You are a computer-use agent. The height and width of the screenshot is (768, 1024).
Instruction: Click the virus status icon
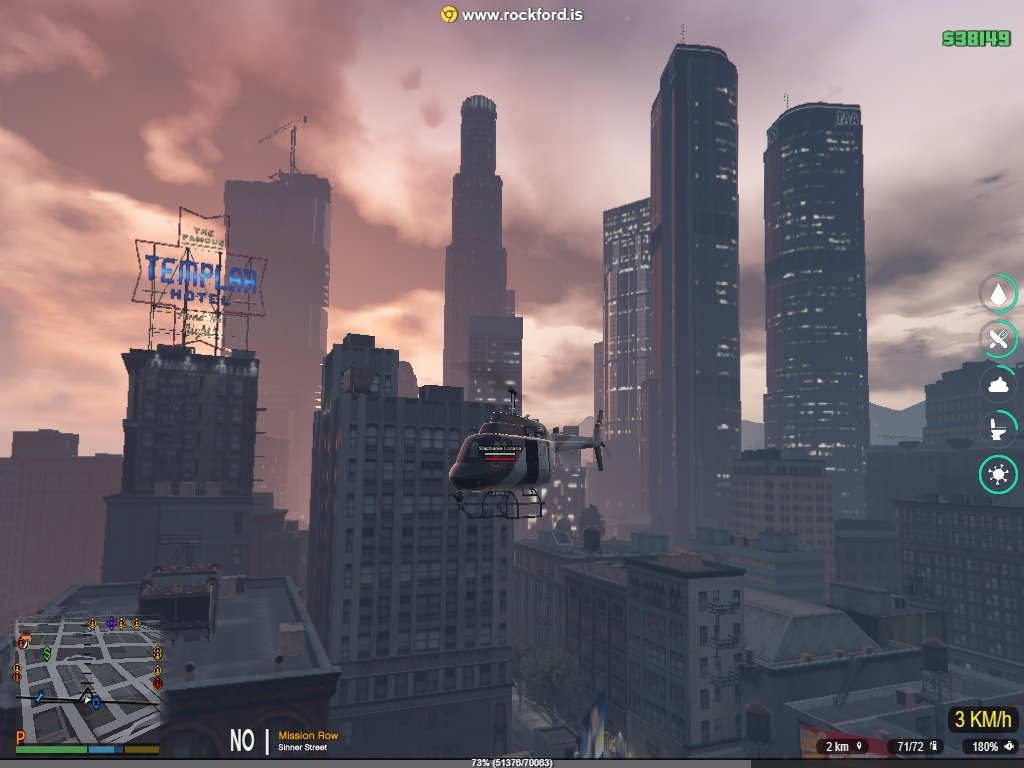coord(998,474)
